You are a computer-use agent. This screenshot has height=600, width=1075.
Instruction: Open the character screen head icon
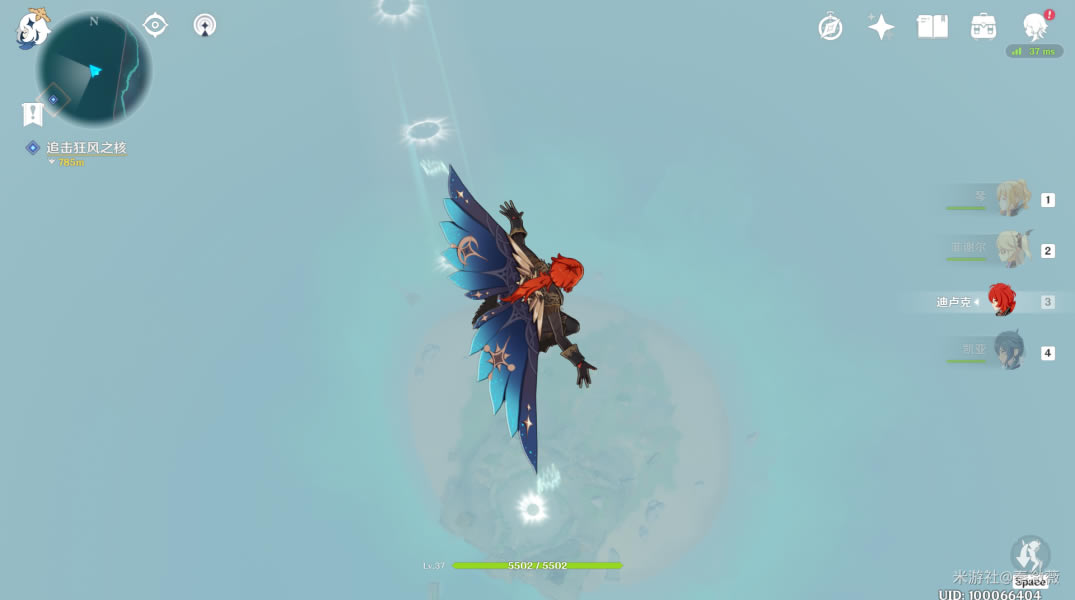1034,27
